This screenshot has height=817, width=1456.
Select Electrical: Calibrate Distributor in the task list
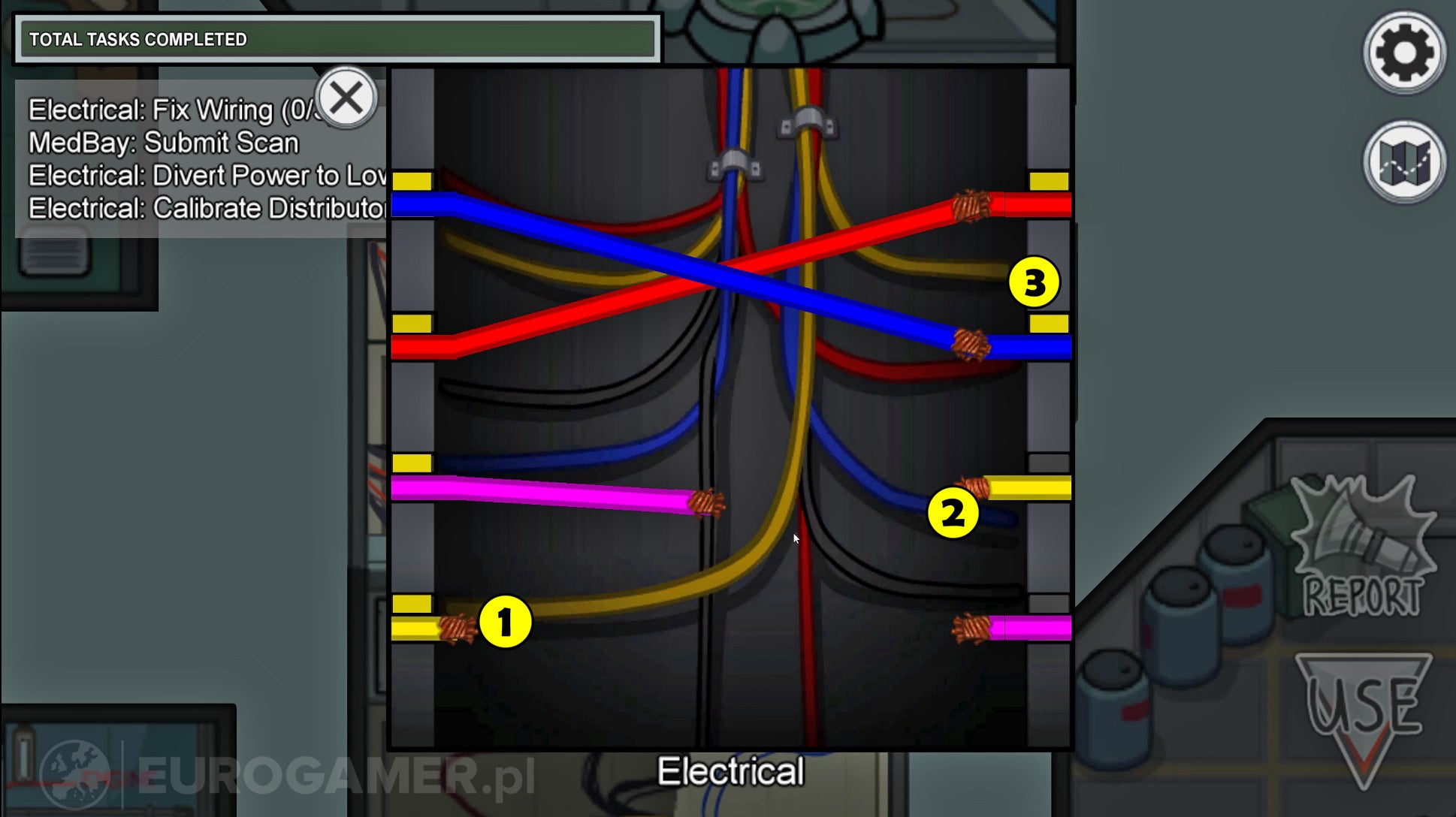pyautogui.click(x=203, y=208)
